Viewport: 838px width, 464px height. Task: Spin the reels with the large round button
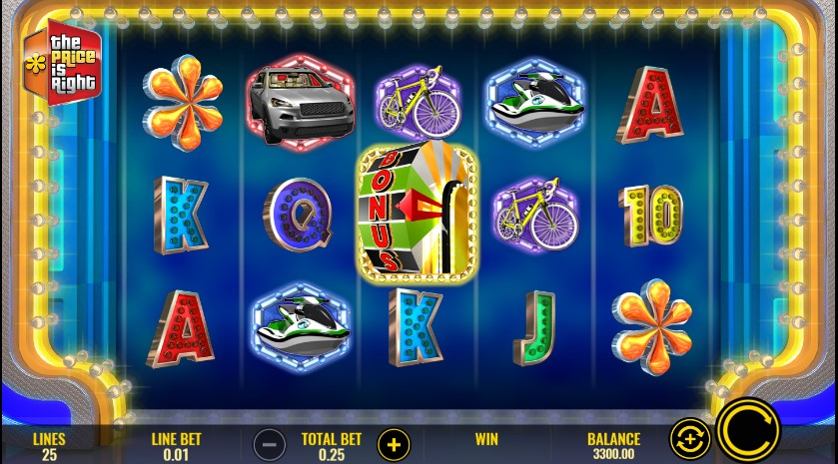click(x=749, y=432)
